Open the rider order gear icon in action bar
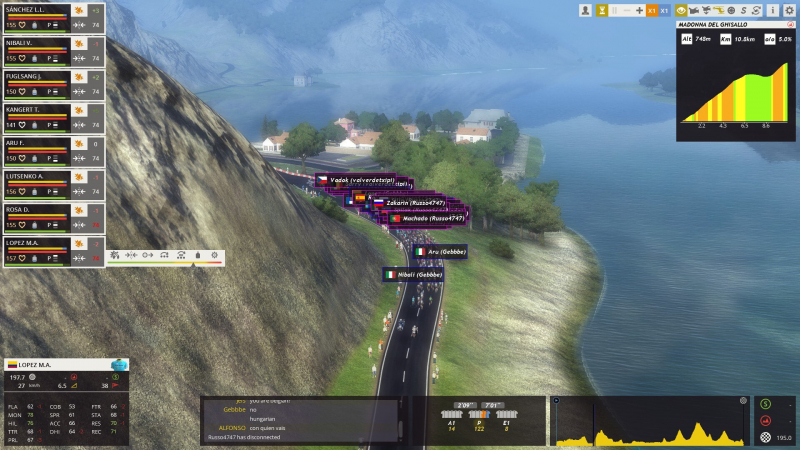This screenshot has width=800, height=450. click(x=214, y=256)
